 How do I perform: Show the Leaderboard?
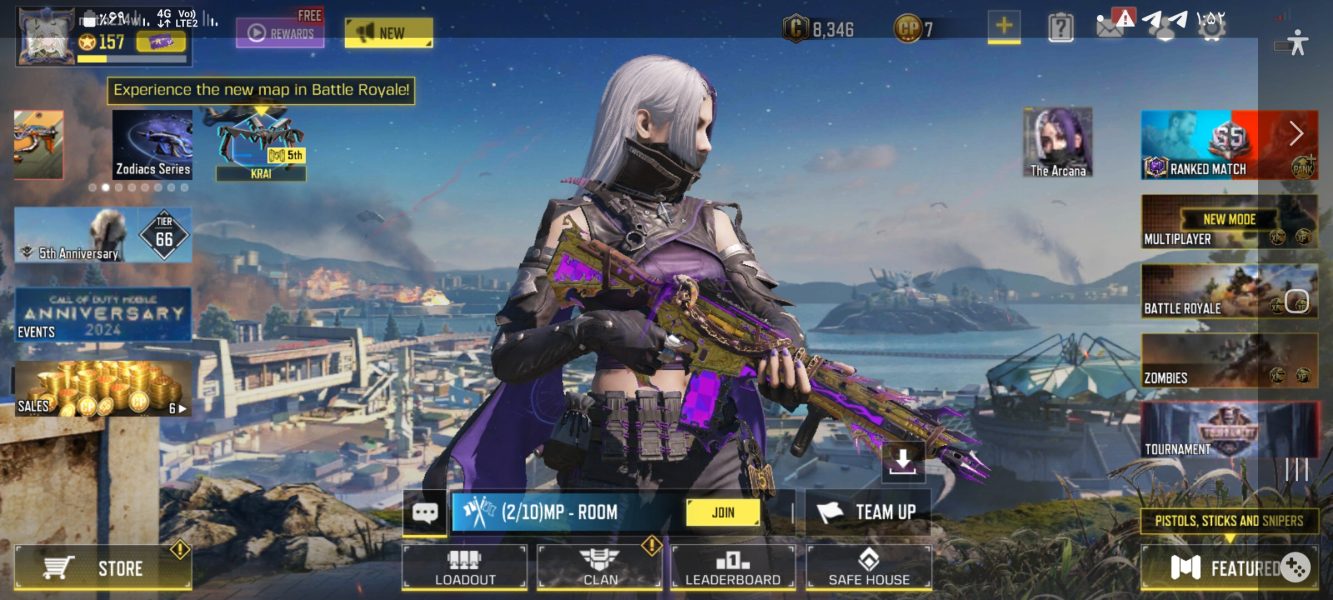[x=733, y=567]
